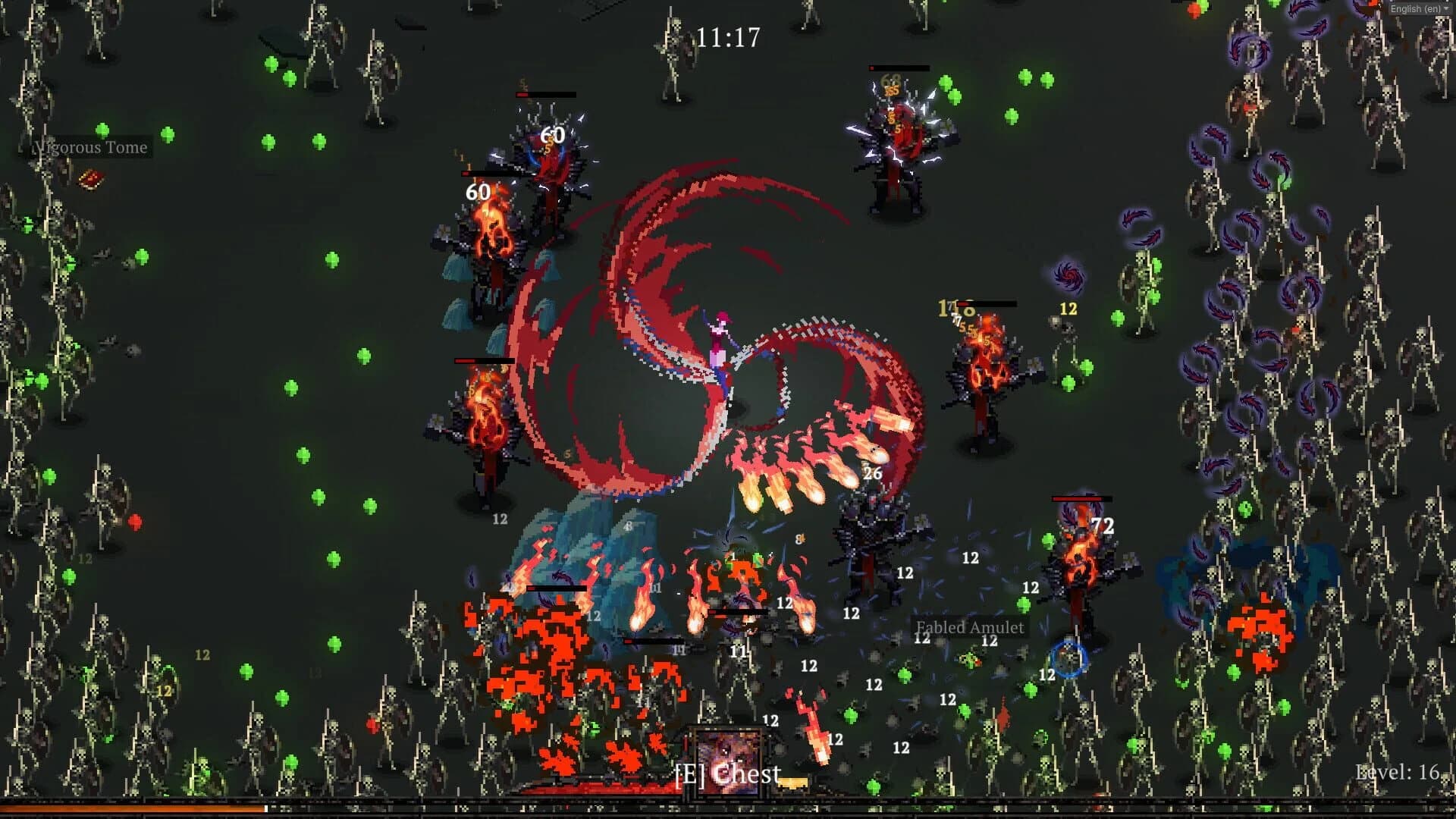Click the [E] Chest interaction prompt
This screenshot has width=1456, height=819.
pos(728,775)
